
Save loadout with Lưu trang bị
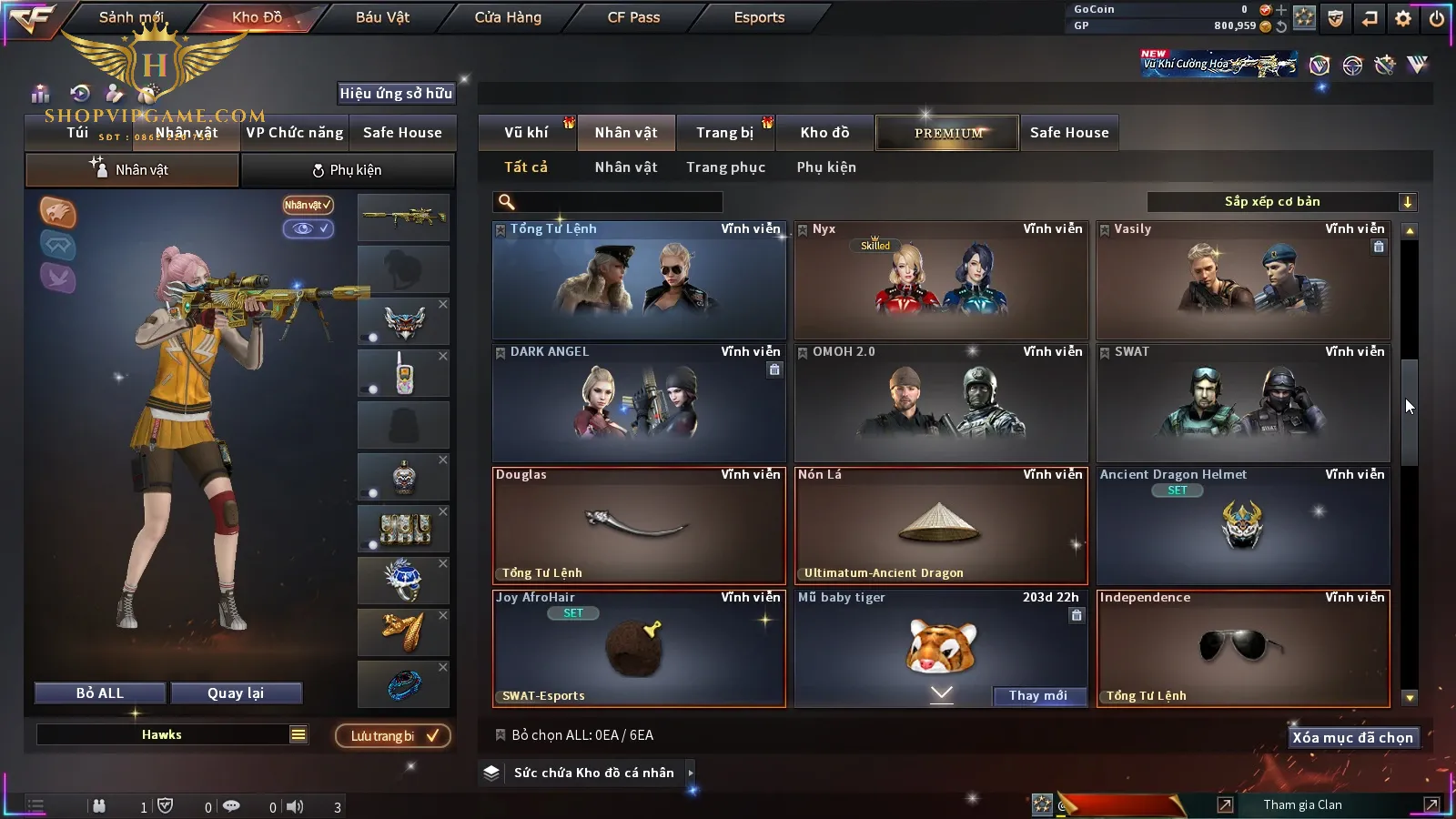(x=393, y=736)
